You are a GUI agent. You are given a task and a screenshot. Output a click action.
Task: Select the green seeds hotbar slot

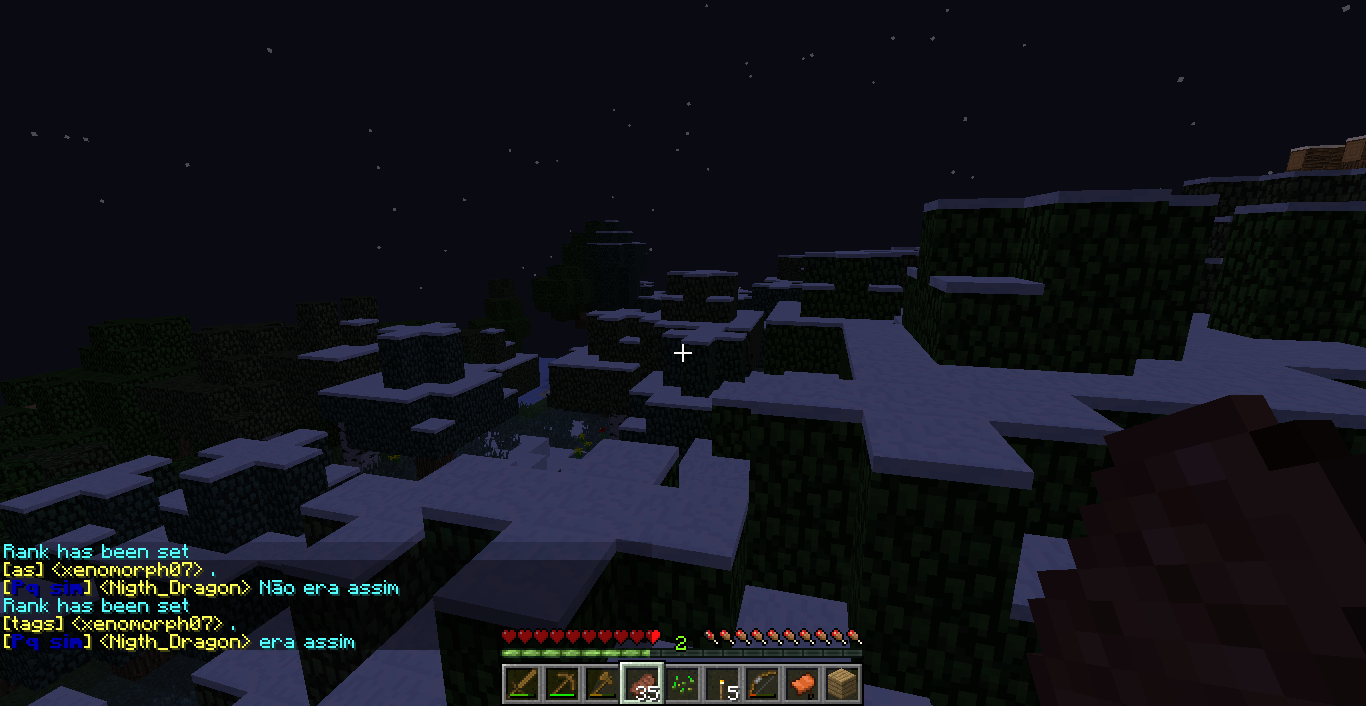(x=682, y=684)
